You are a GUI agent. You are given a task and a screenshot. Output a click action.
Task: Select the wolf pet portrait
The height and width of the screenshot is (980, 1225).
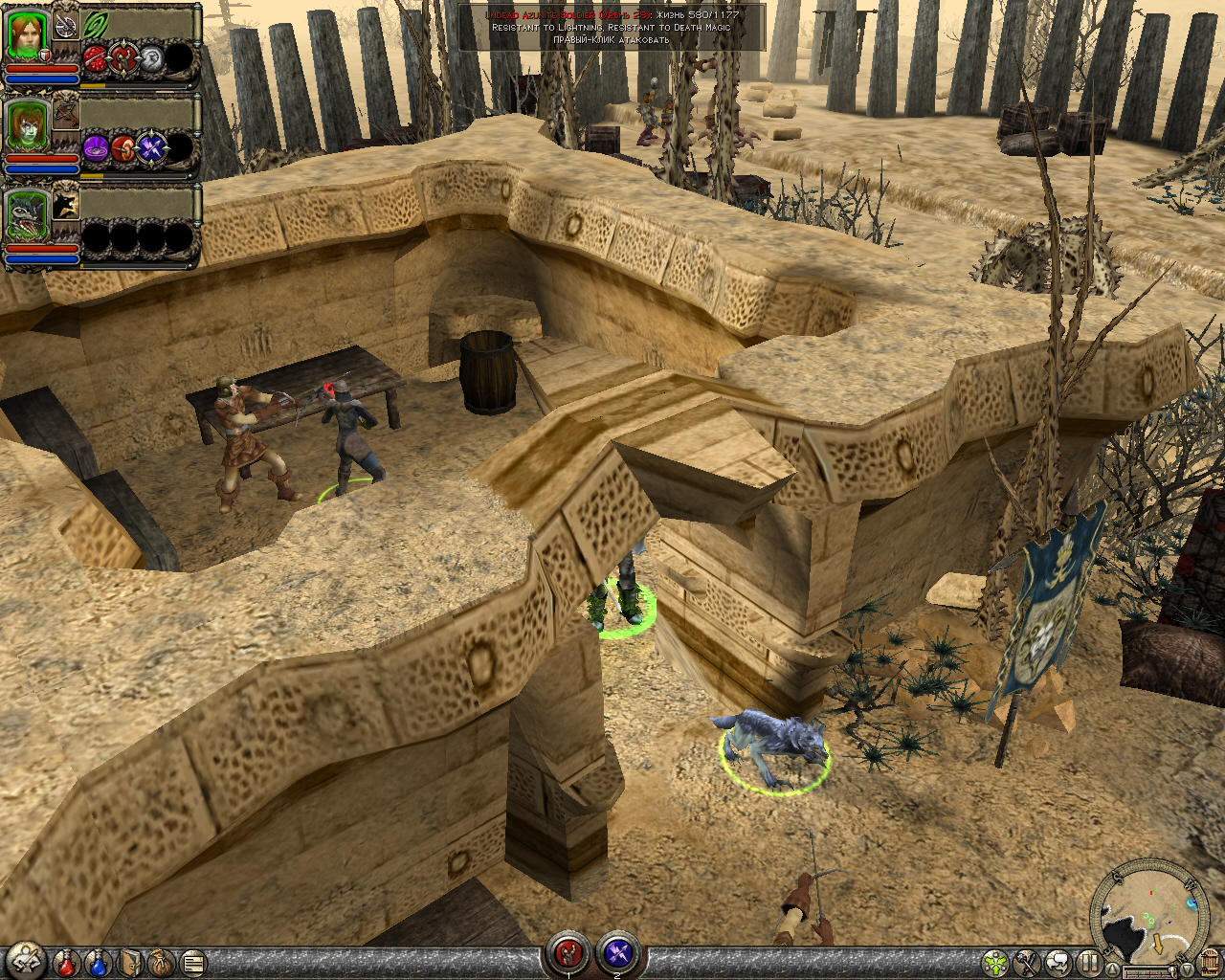point(27,214)
